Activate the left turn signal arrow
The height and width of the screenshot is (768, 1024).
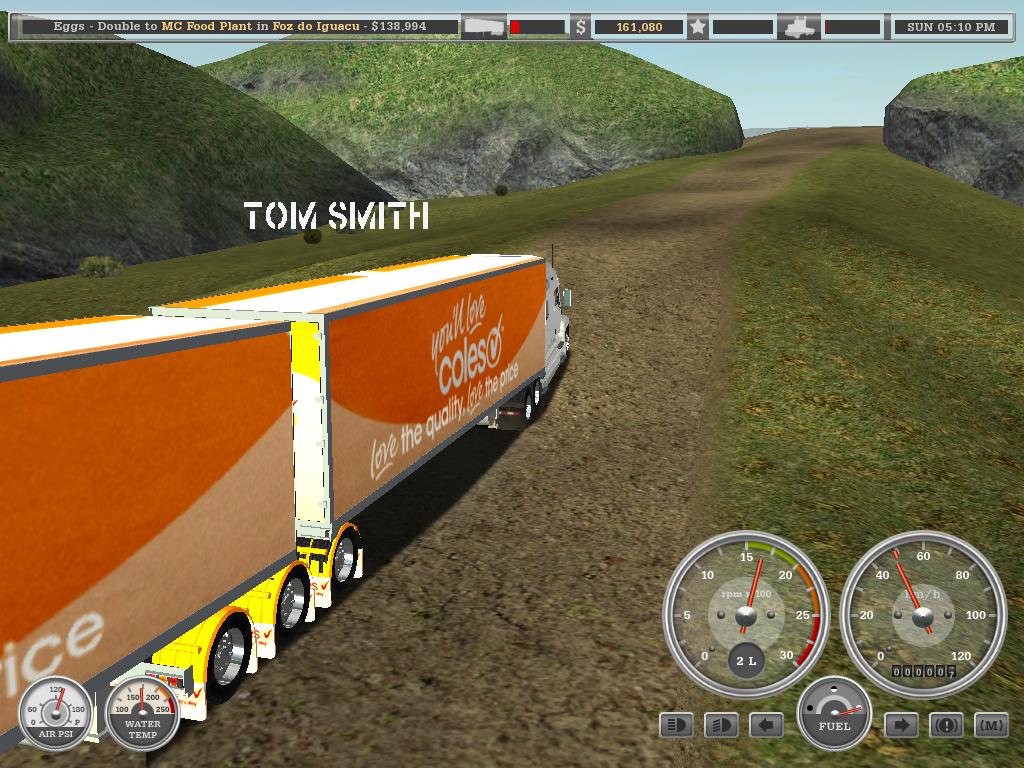(x=766, y=725)
